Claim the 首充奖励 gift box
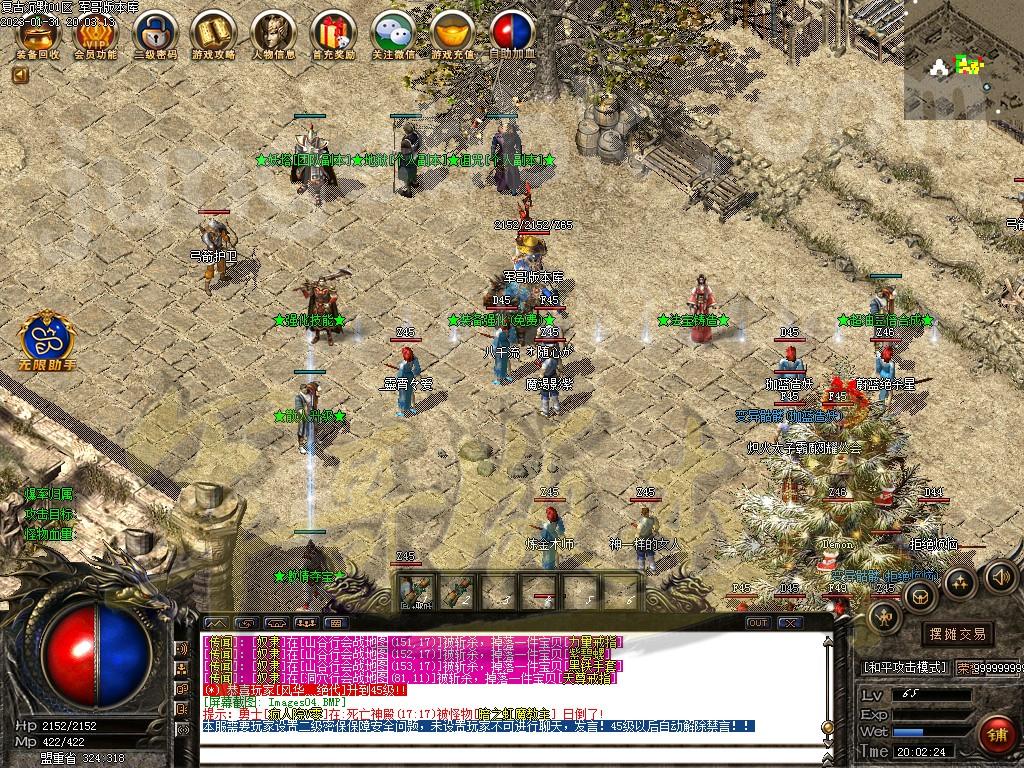 [x=332, y=32]
